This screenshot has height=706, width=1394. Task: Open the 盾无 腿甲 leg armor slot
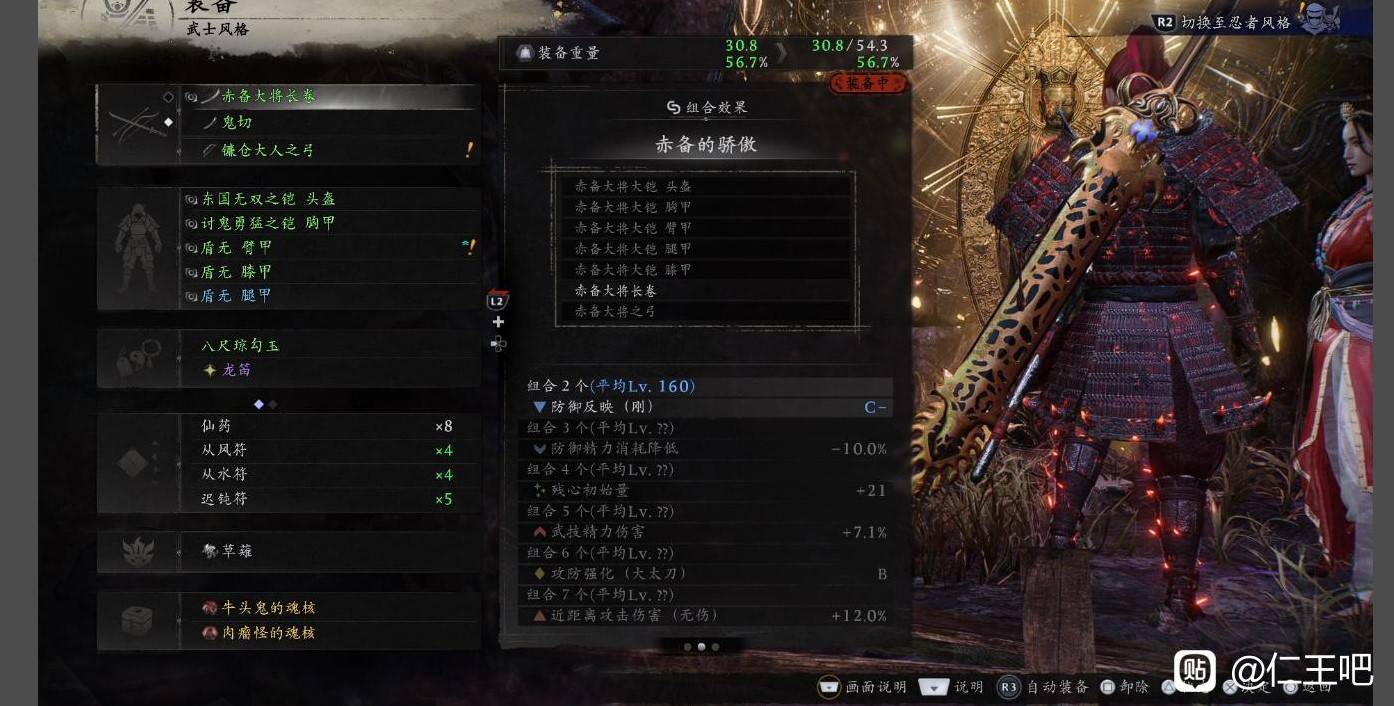point(237,296)
